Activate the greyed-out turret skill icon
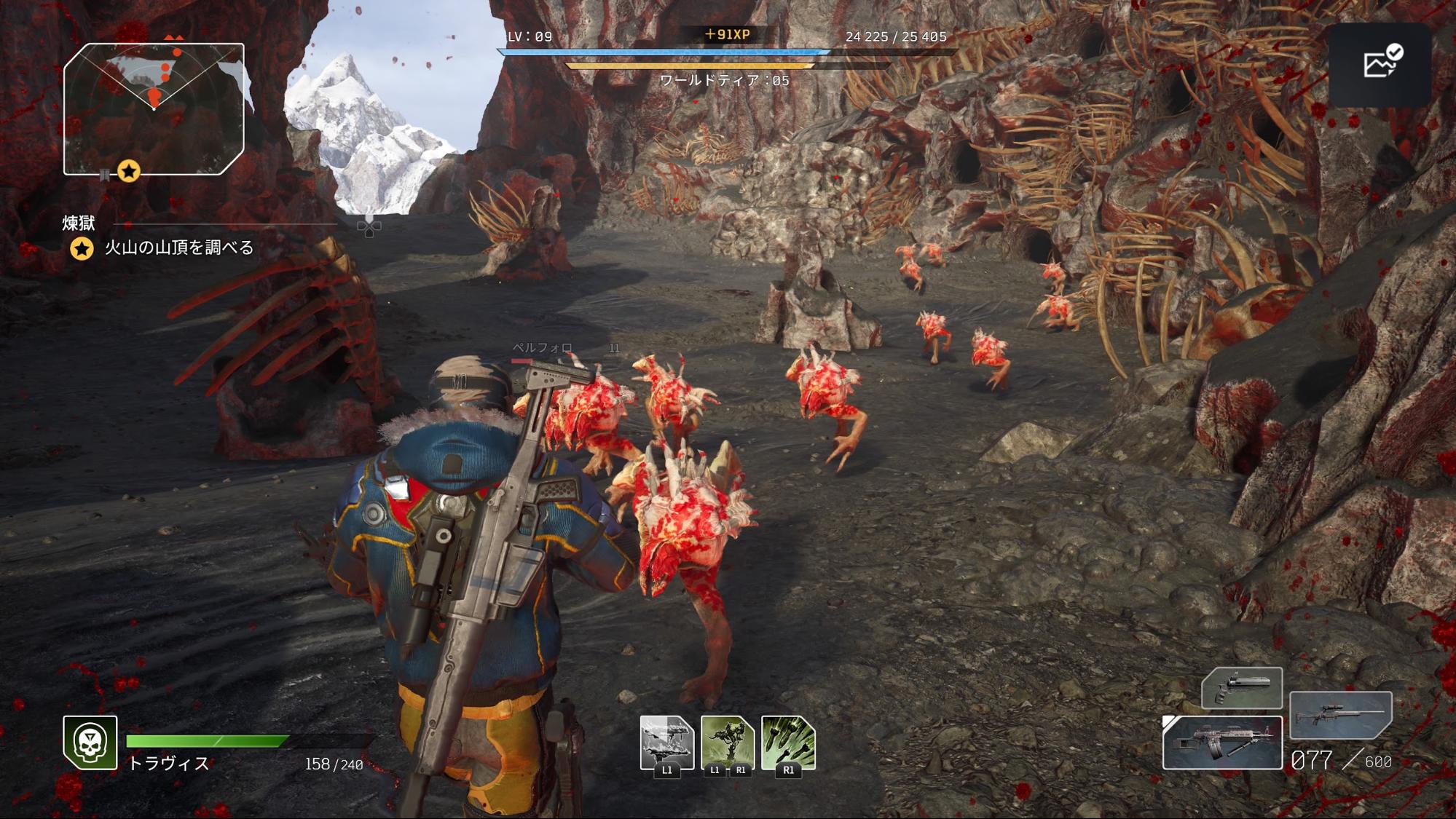Image resolution: width=1456 pixels, height=819 pixels. click(666, 742)
